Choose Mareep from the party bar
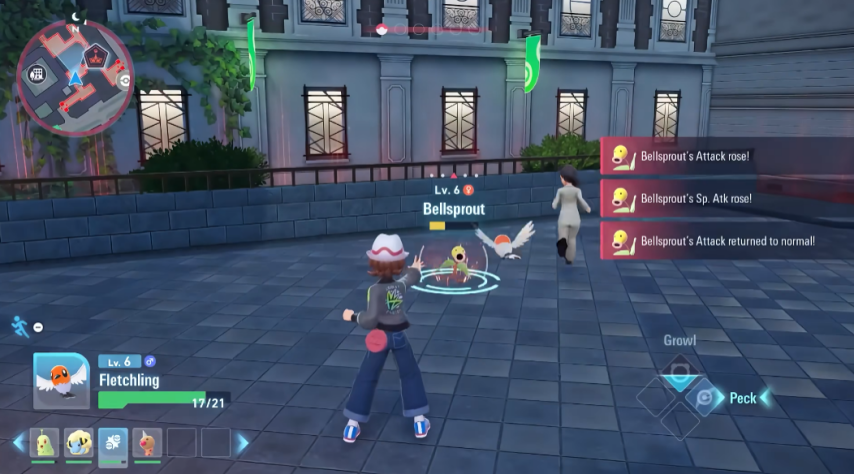Viewport: 854px width, 474px height. click(x=79, y=442)
